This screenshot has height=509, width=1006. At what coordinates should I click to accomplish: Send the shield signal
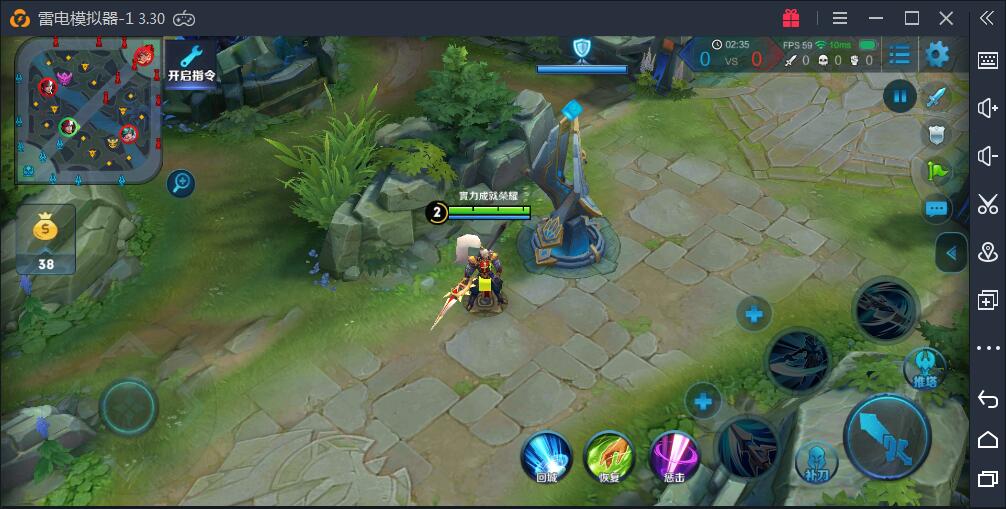pyautogui.click(x=937, y=134)
